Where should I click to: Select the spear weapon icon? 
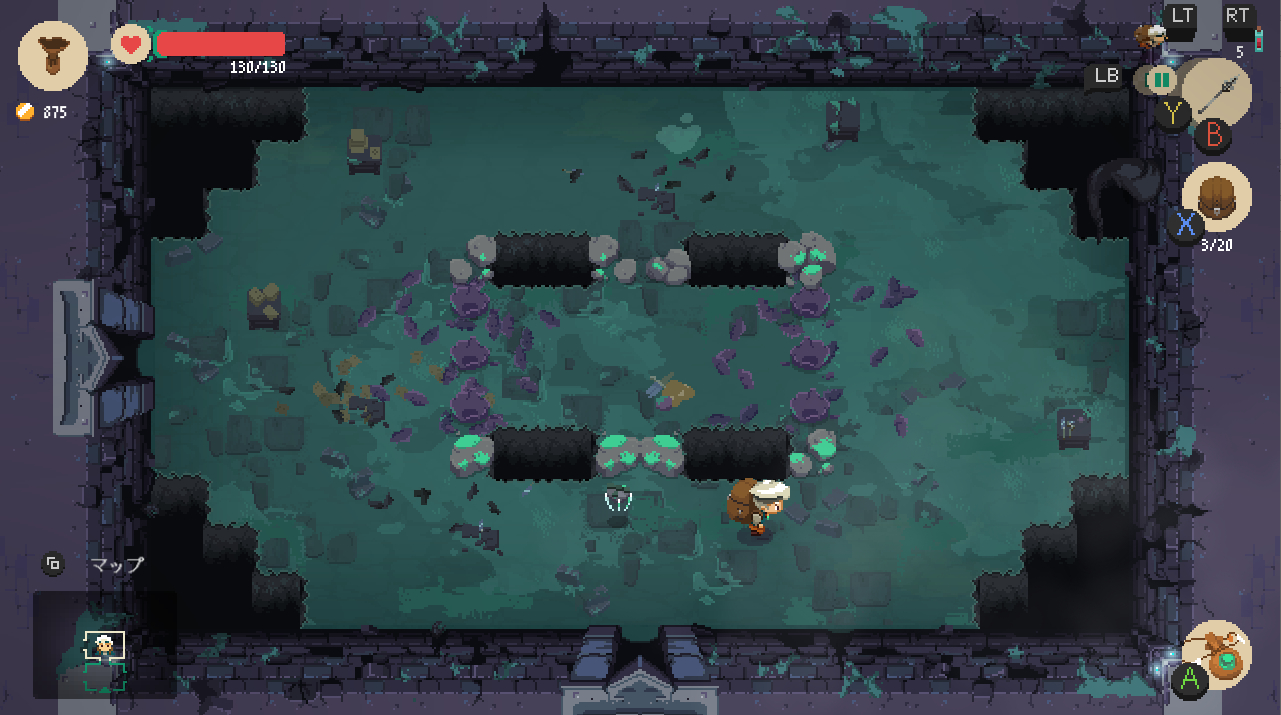click(1218, 92)
